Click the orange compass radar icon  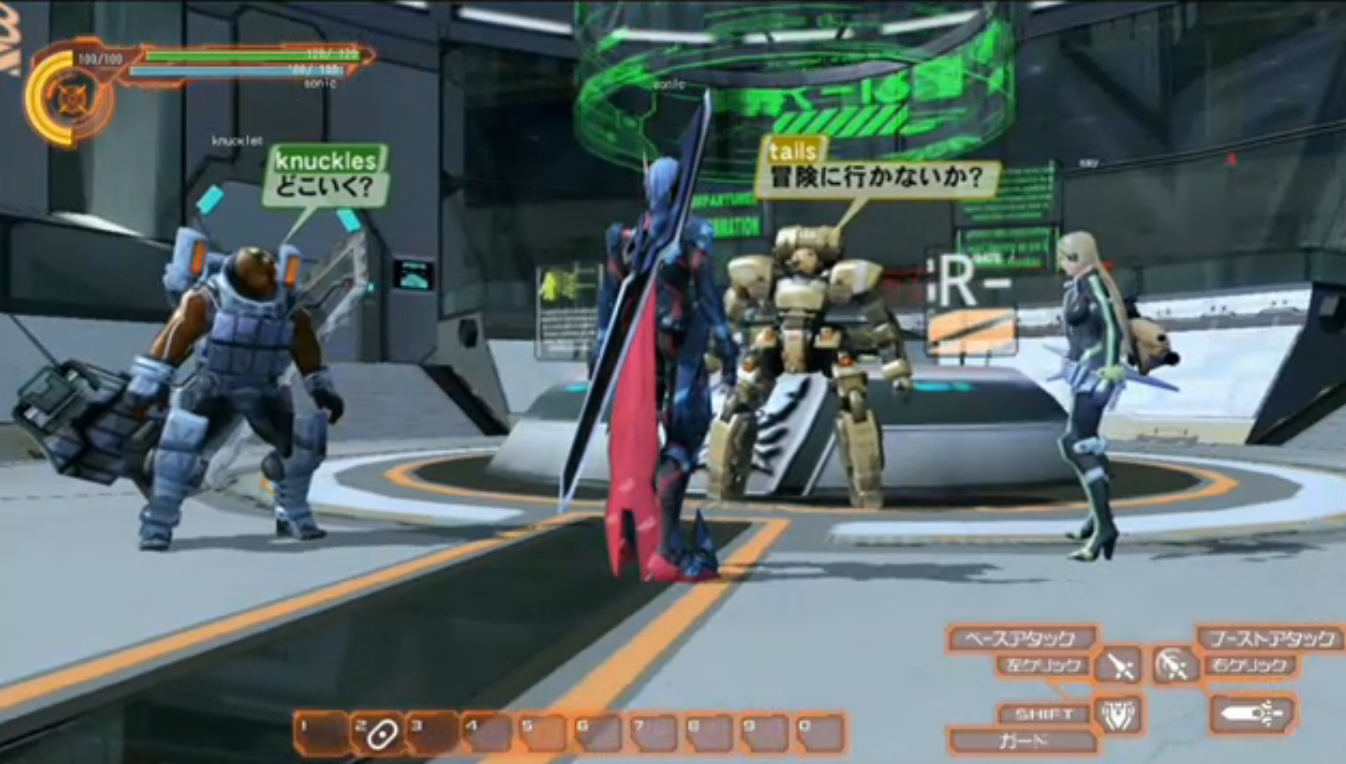pyautogui.click(x=70, y=94)
